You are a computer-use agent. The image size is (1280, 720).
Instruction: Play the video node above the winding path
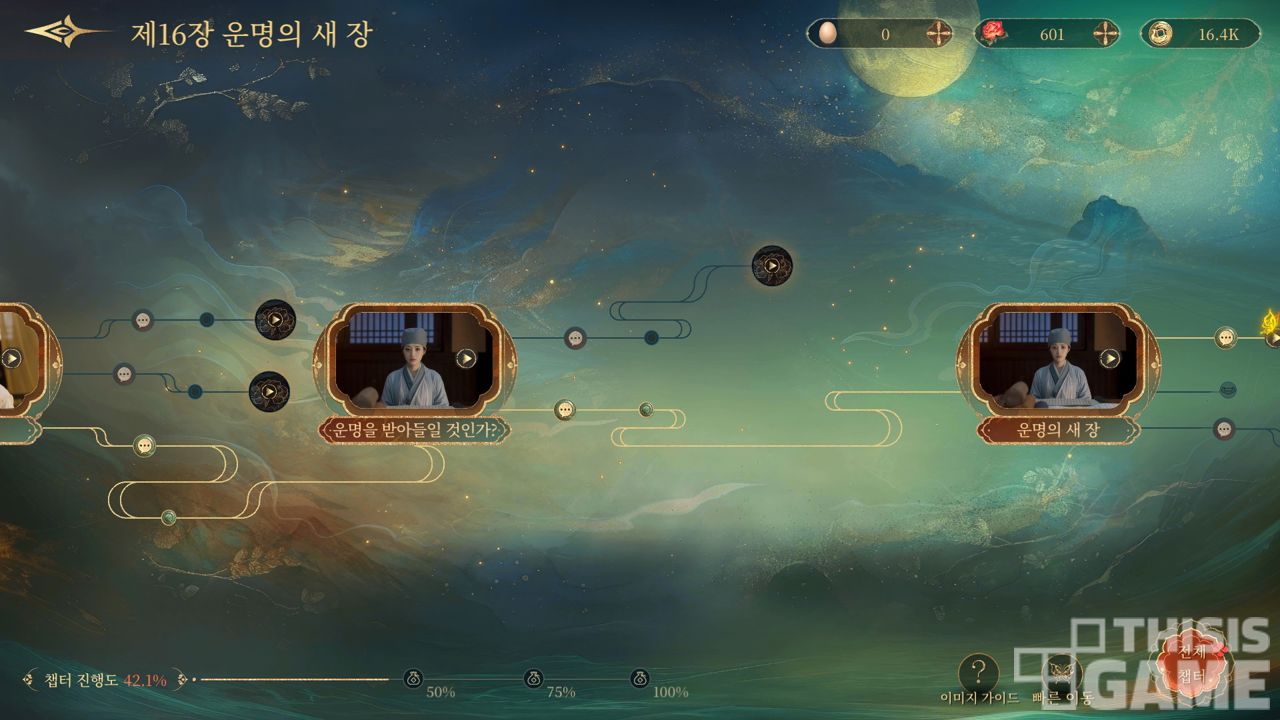[772, 266]
